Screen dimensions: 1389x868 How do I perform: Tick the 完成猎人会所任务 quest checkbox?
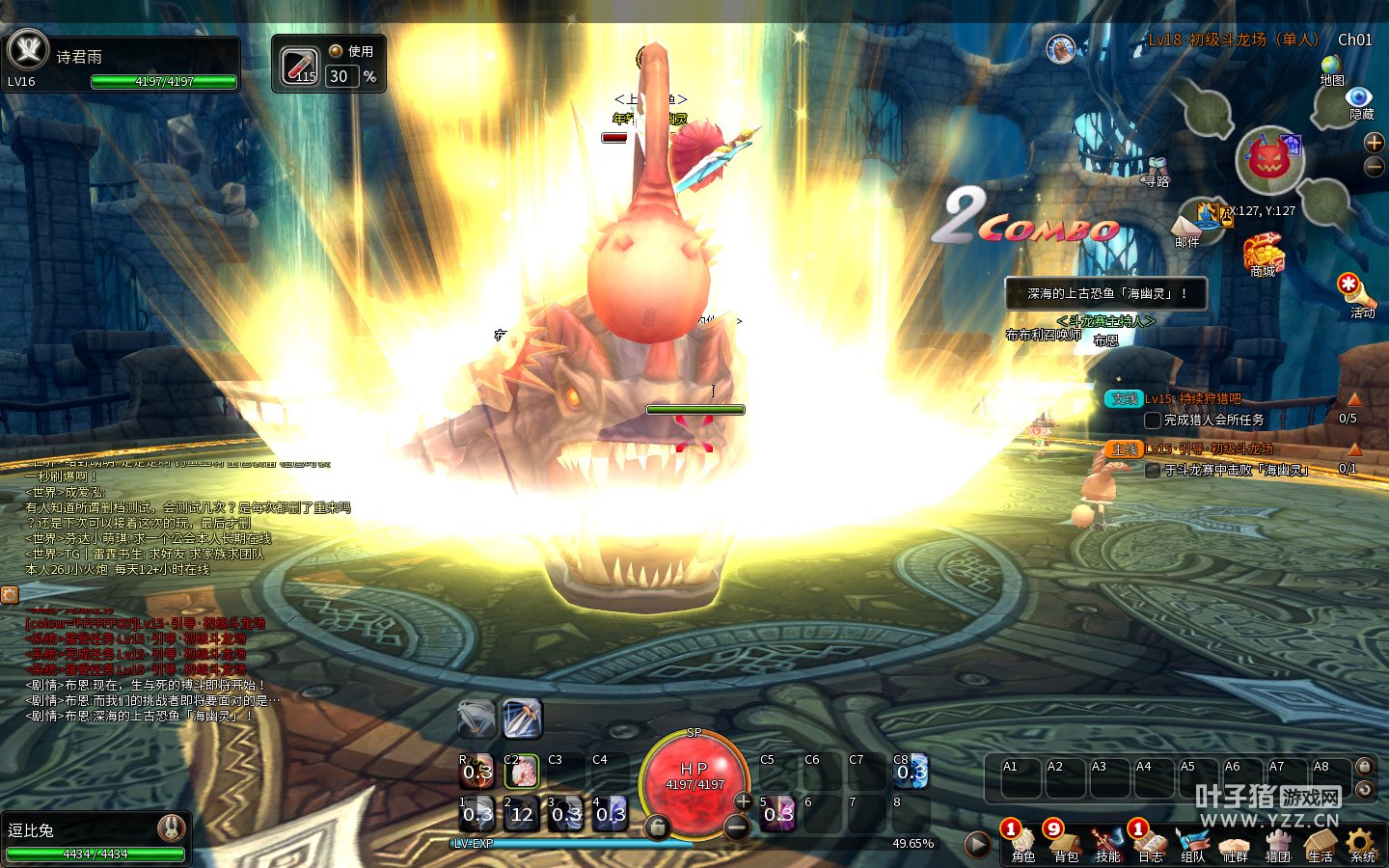(x=1152, y=420)
